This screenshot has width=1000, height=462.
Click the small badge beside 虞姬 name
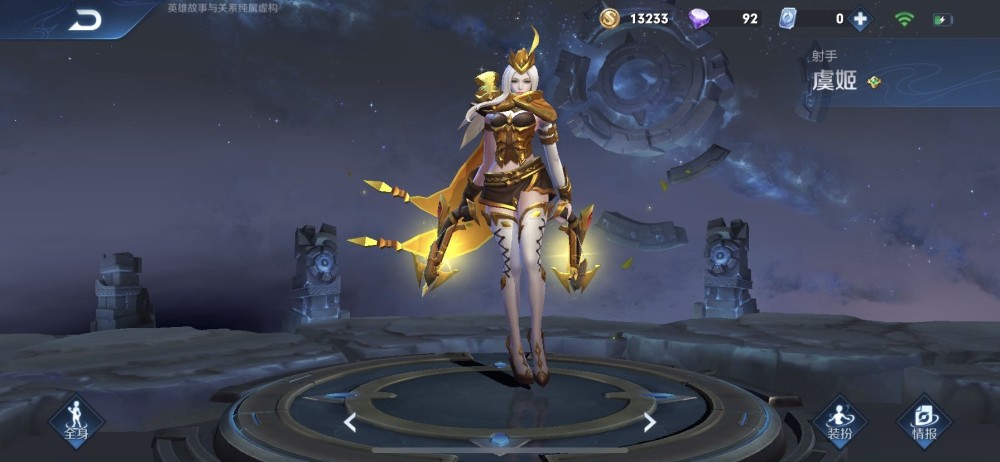click(x=874, y=82)
